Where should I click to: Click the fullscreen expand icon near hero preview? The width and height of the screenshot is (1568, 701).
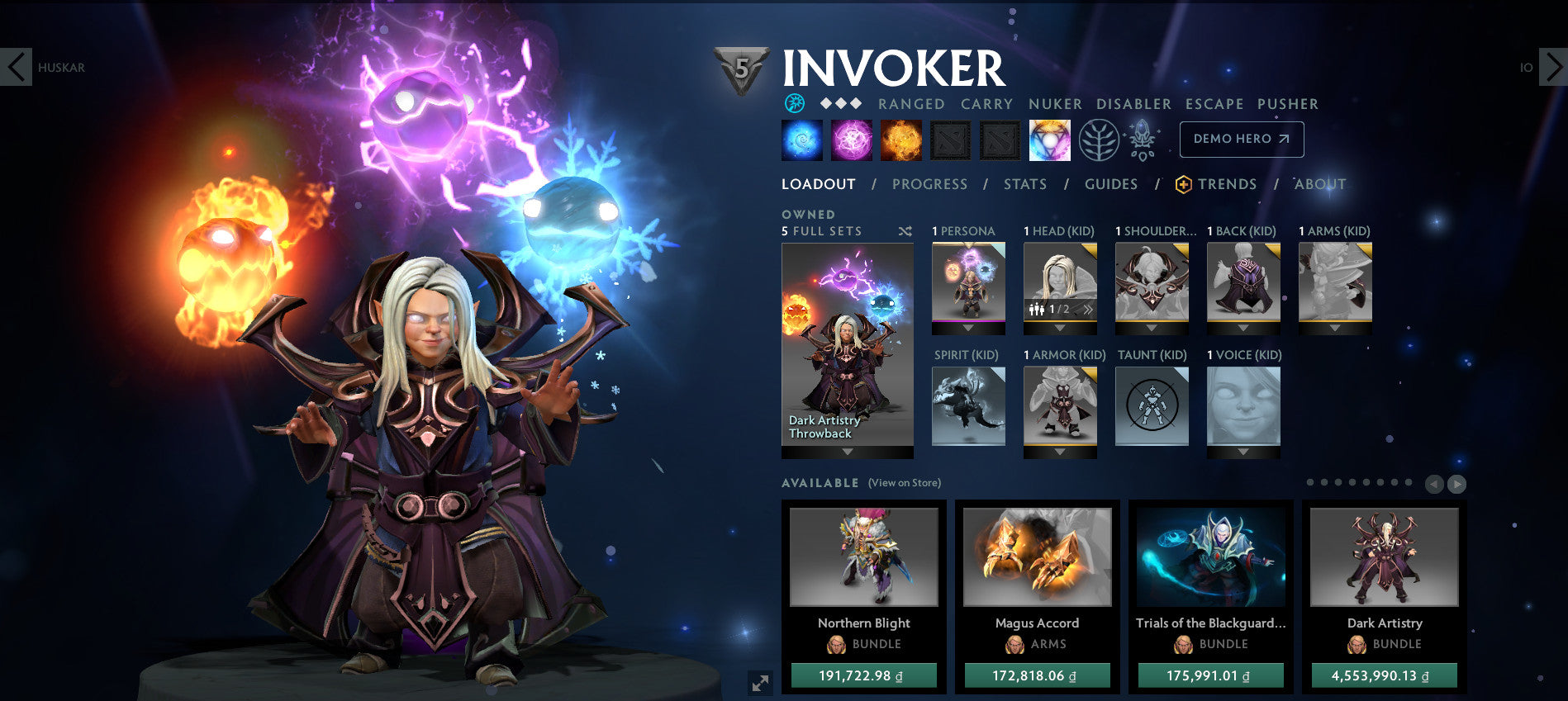(x=760, y=683)
